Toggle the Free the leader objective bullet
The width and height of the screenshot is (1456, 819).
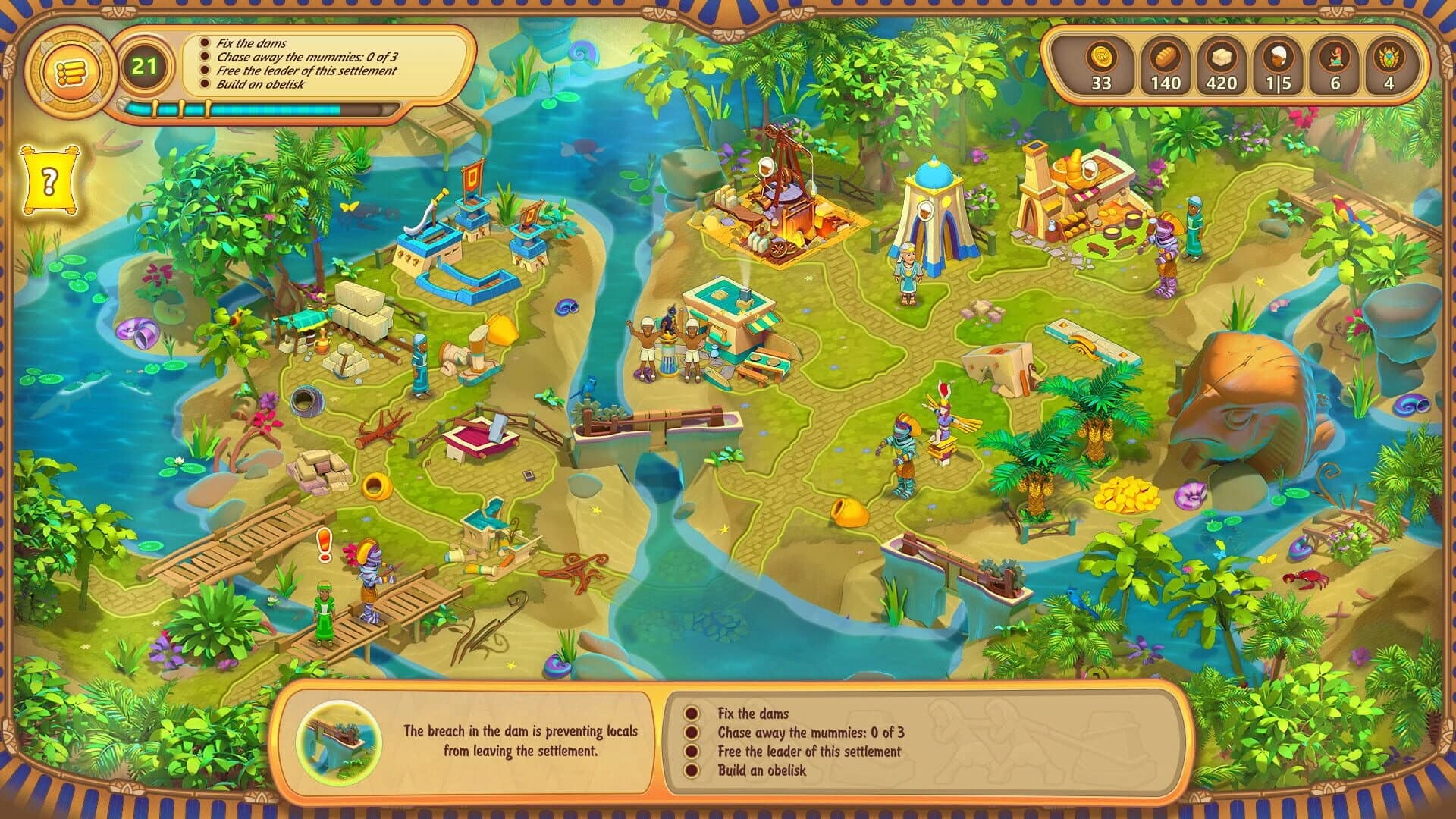click(692, 752)
